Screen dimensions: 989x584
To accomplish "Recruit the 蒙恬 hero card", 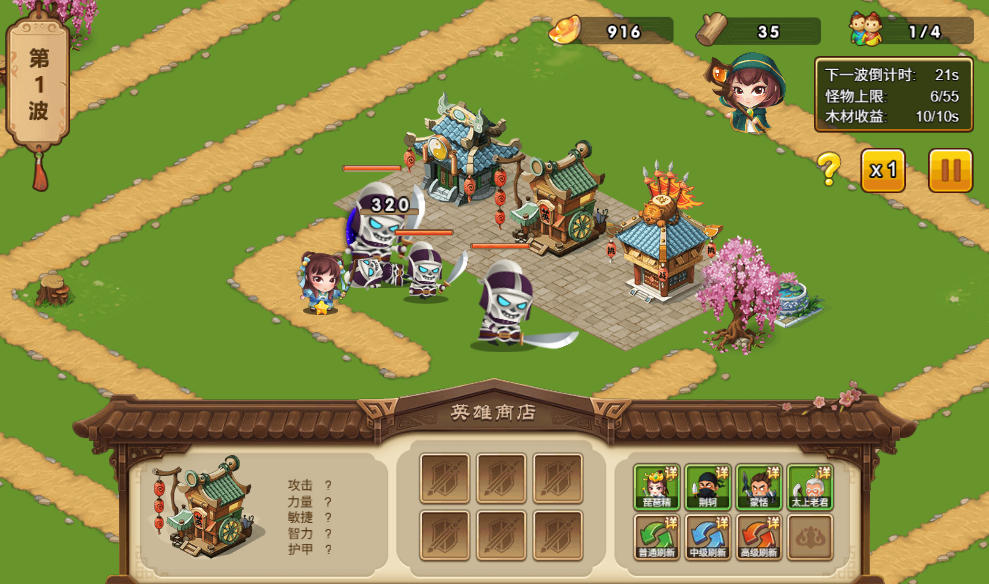I will [758, 487].
